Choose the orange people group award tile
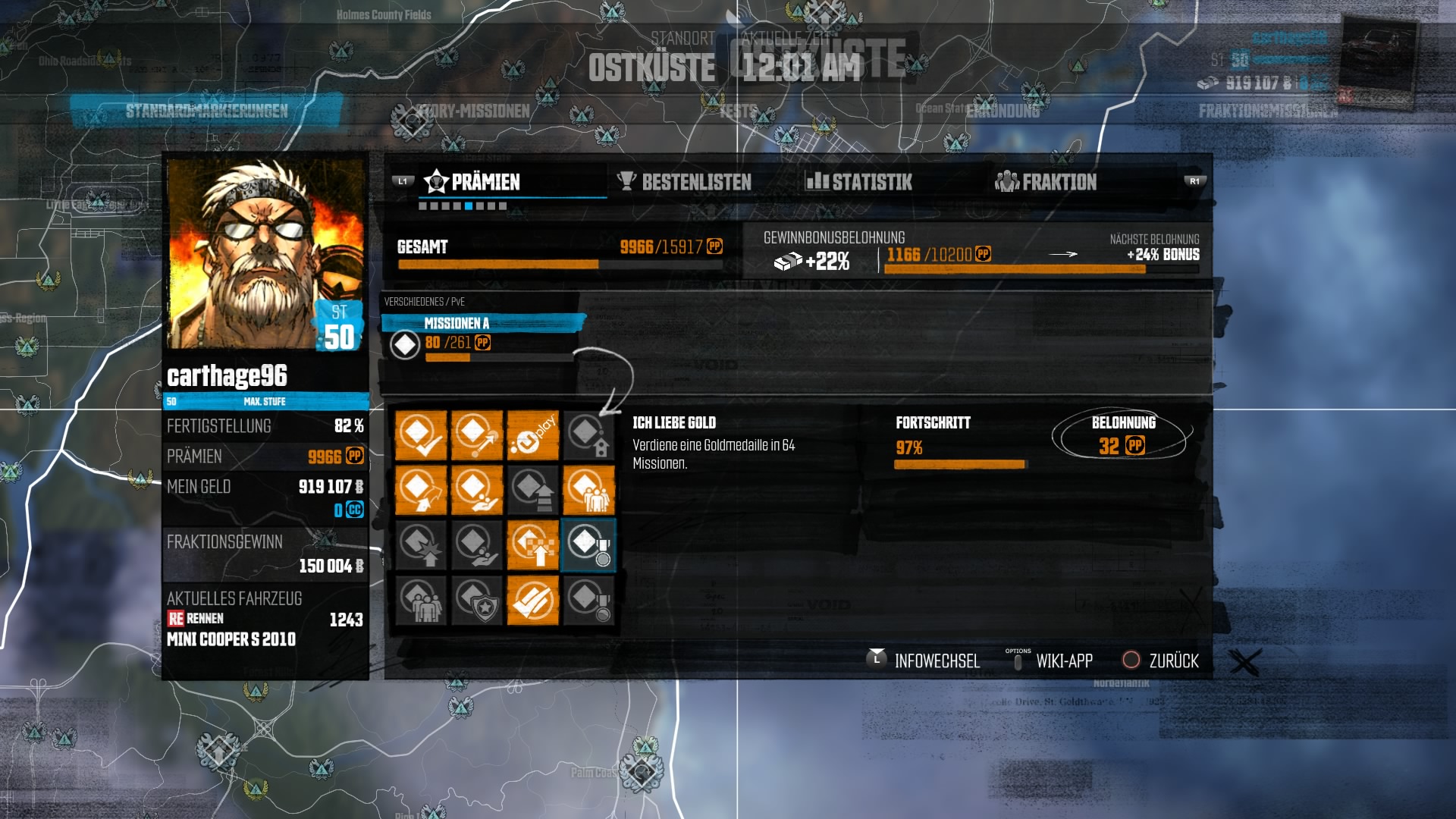Image resolution: width=1456 pixels, height=819 pixels. (x=589, y=490)
